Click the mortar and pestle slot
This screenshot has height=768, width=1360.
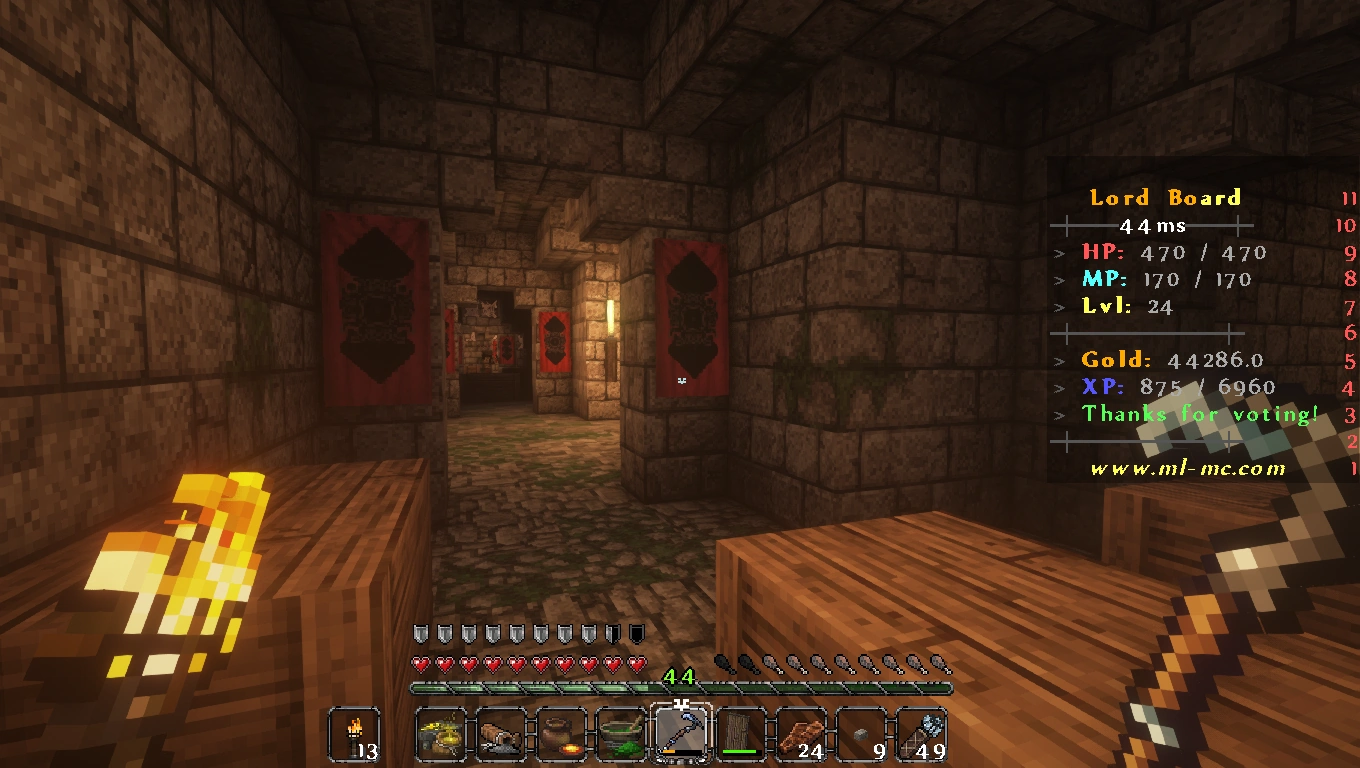click(622, 731)
